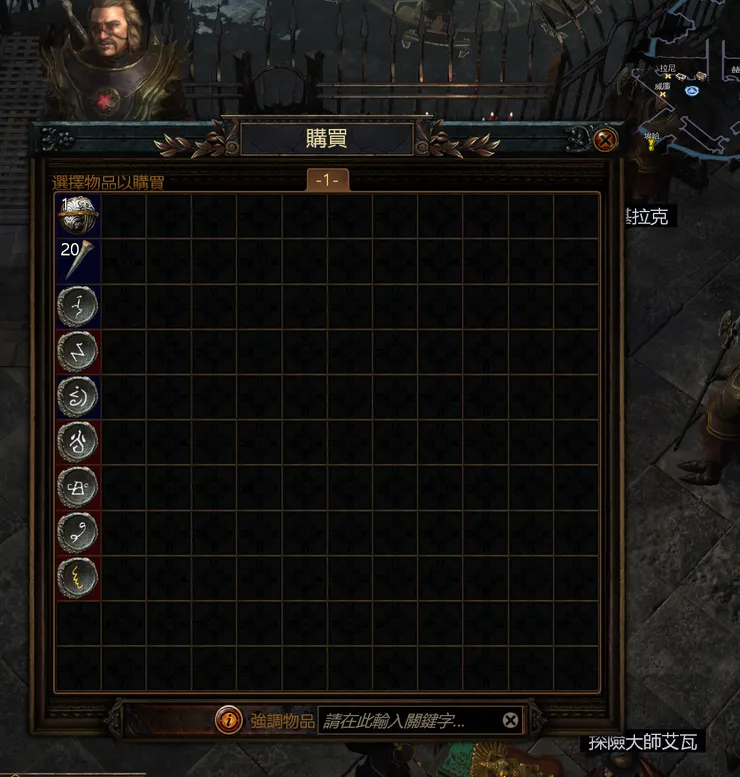Image resolution: width=740 pixels, height=777 pixels.
Task: Close the purchase window
Action: [x=605, y=140]
